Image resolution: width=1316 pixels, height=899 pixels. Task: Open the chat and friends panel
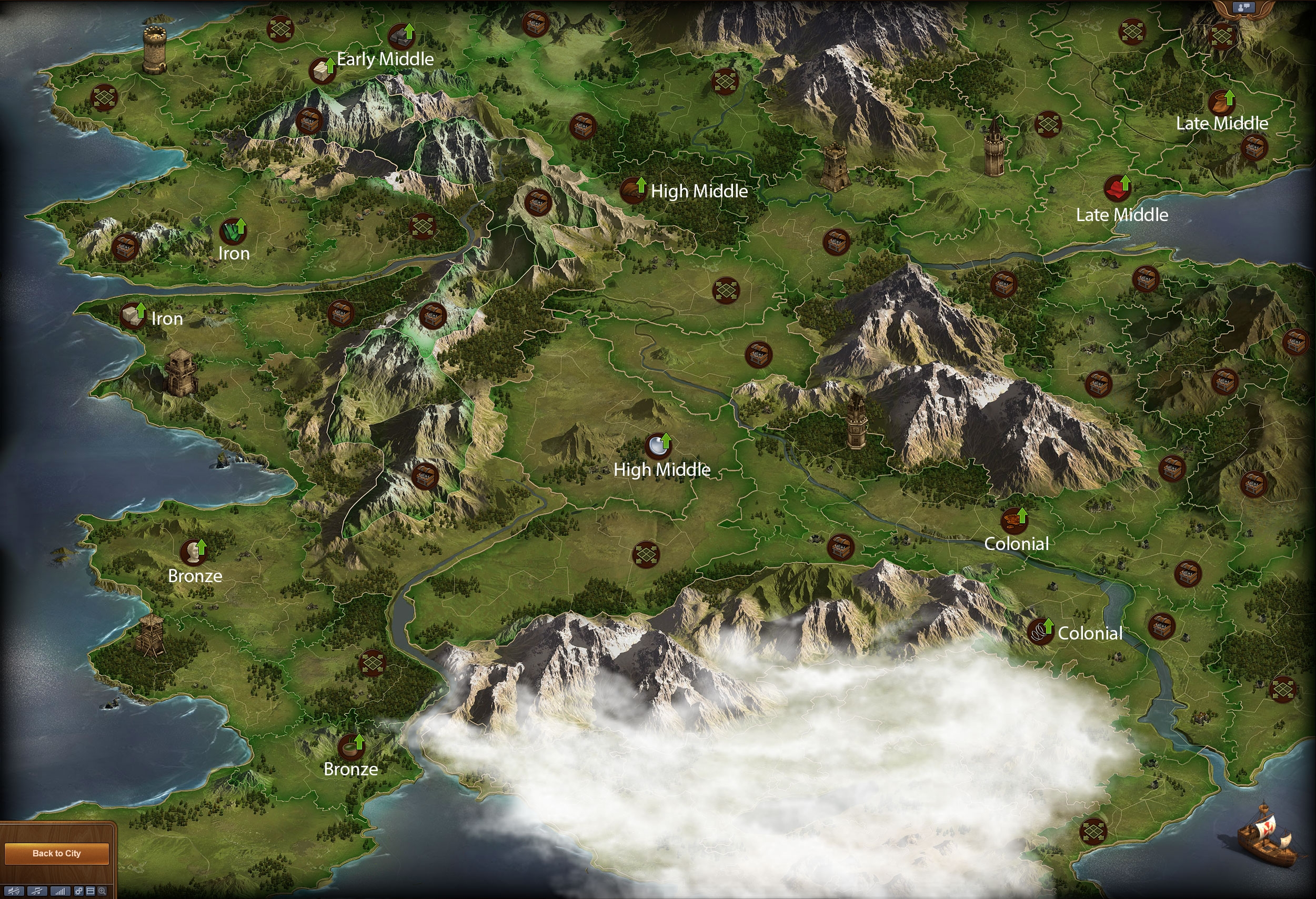pos(1244,7)
